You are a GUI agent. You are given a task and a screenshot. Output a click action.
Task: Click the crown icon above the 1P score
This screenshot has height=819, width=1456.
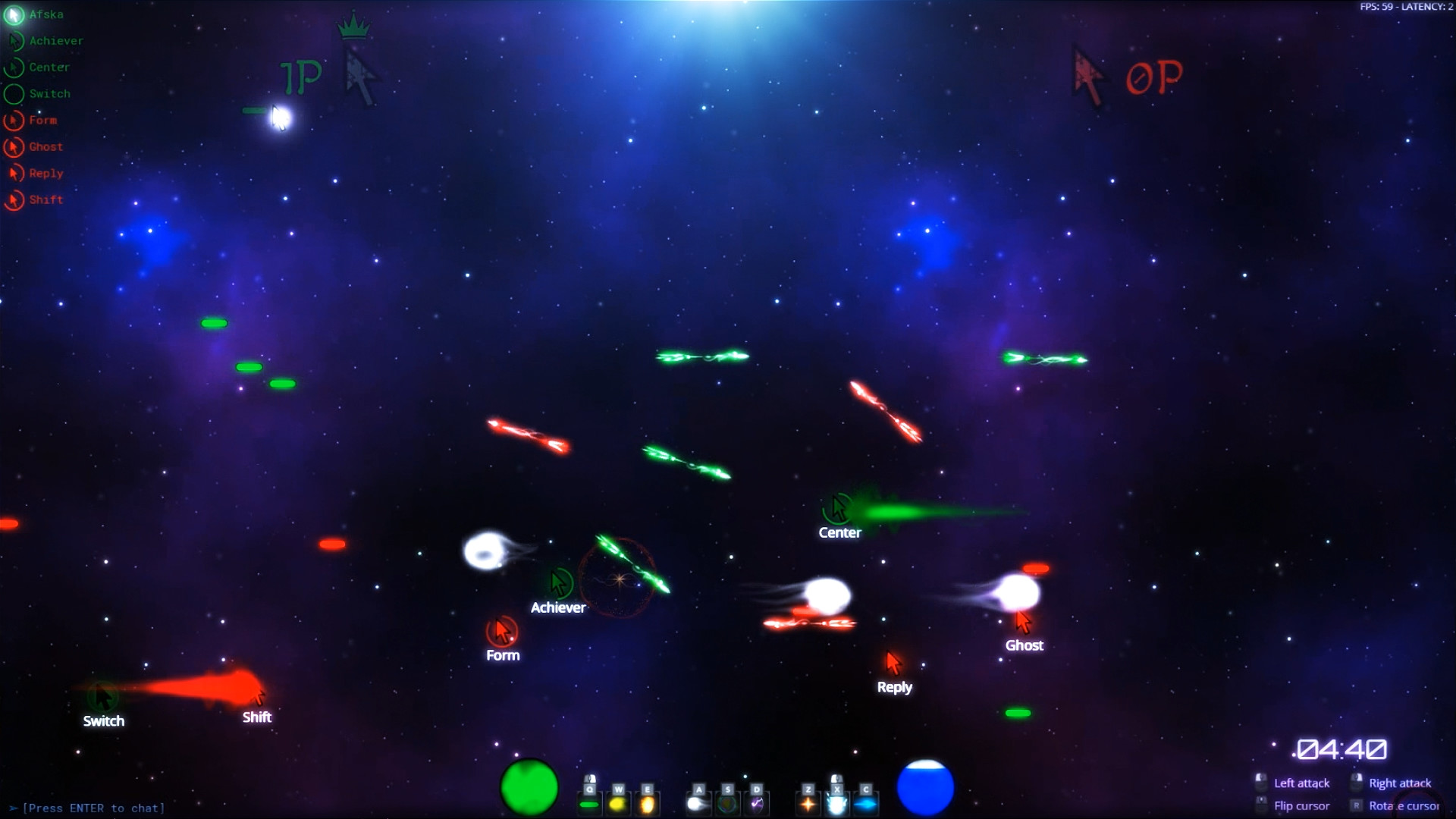(x=353, y=25)
